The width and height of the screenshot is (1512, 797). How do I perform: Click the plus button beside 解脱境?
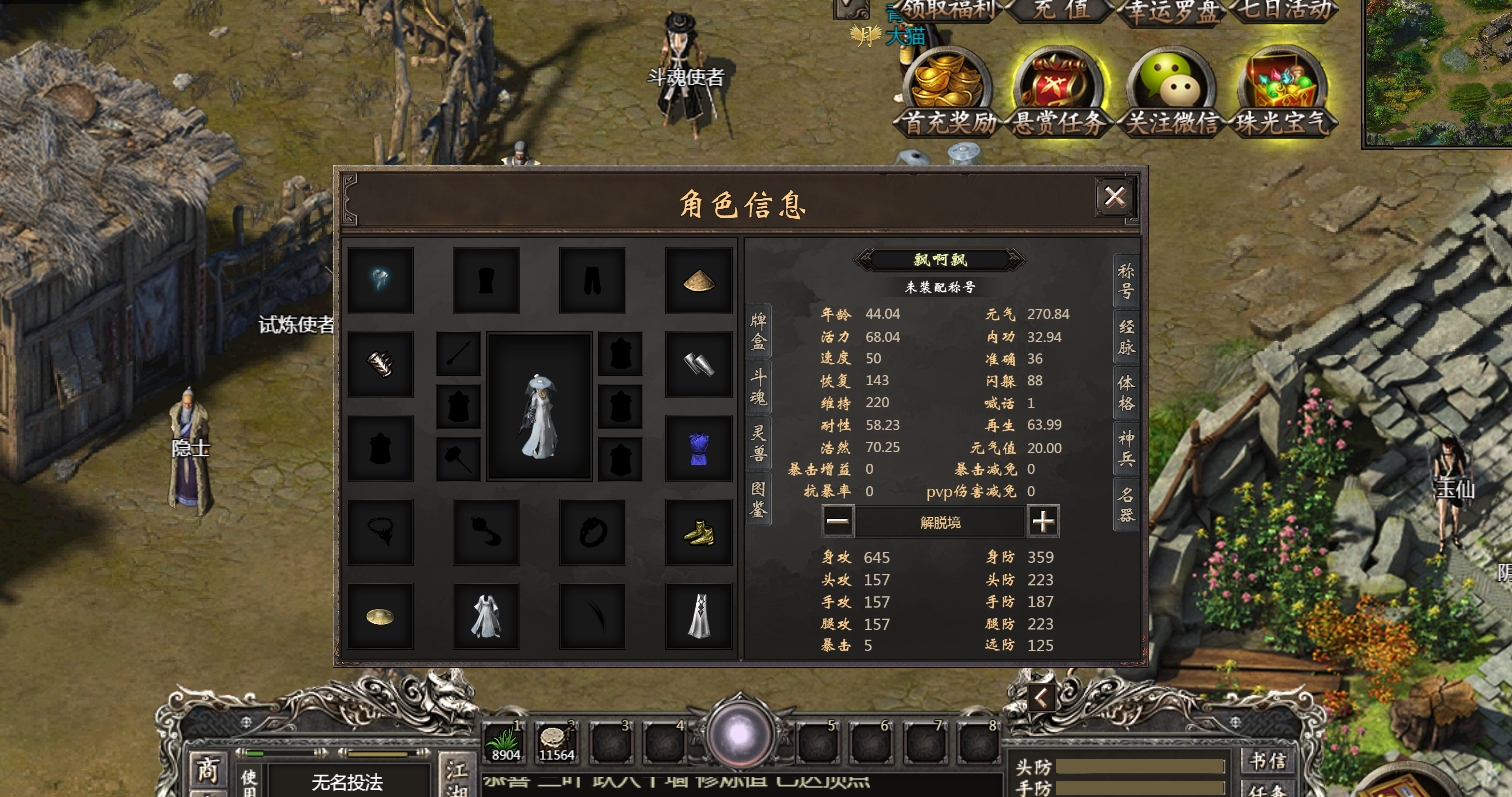pyautogui.click(x=1043, y=521)
